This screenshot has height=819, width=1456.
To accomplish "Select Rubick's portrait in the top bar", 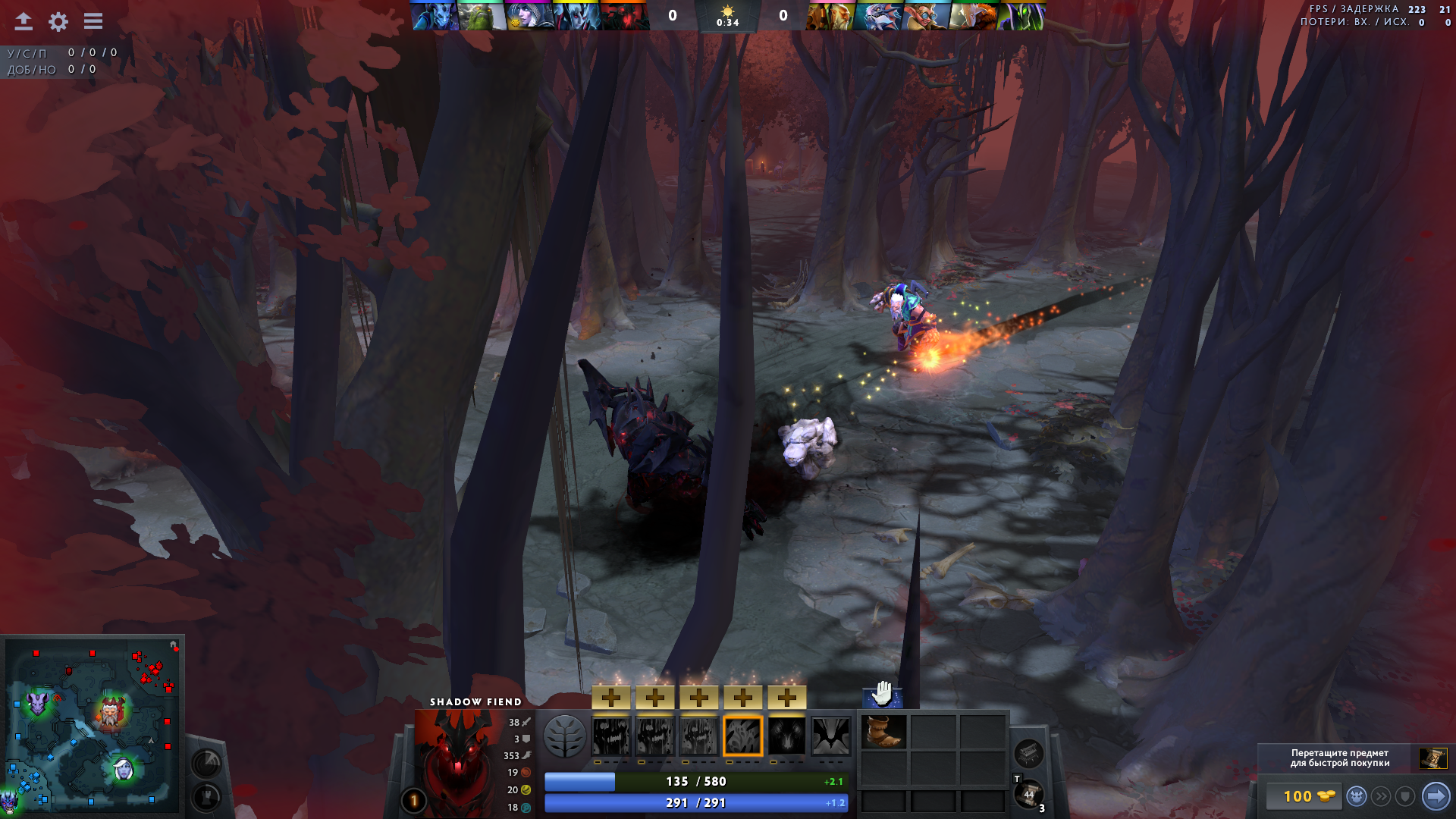I will click(x=1021, y=17).
